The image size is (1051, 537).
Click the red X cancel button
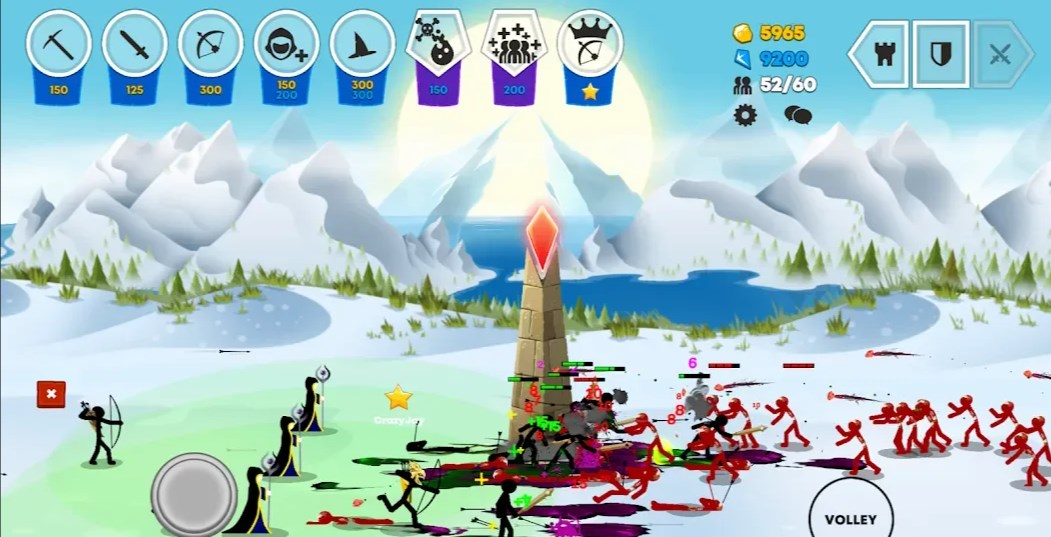click(51, 394)
